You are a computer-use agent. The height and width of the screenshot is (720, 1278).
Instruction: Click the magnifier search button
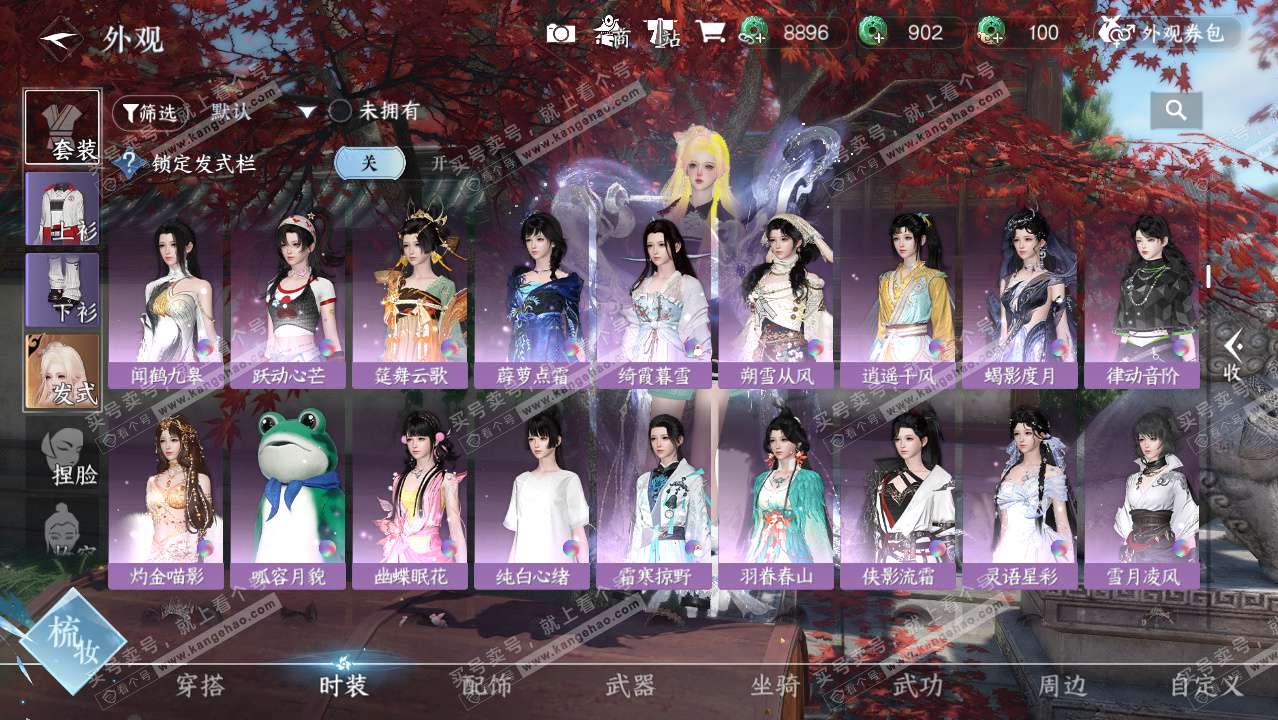click(1175, 111)
